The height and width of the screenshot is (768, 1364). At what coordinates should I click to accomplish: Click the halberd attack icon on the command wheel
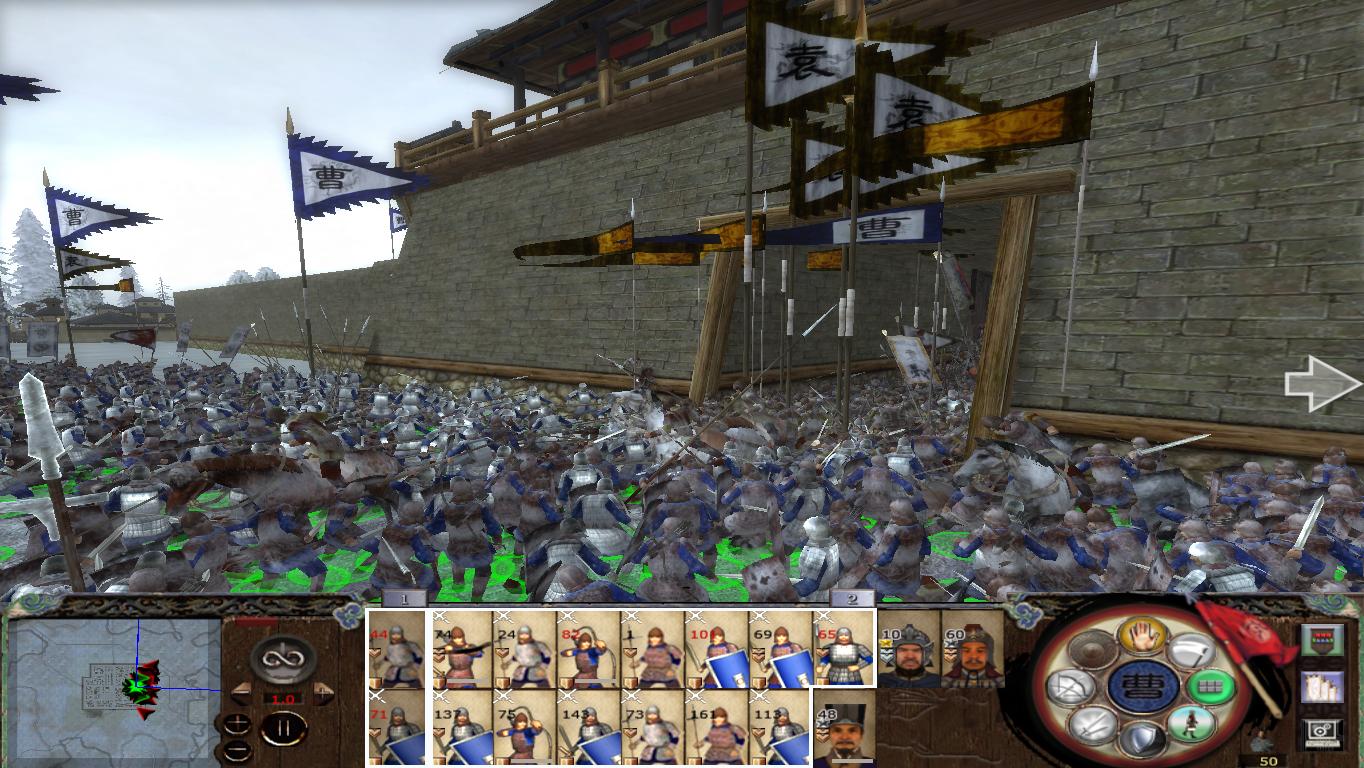pos(1193,651)
